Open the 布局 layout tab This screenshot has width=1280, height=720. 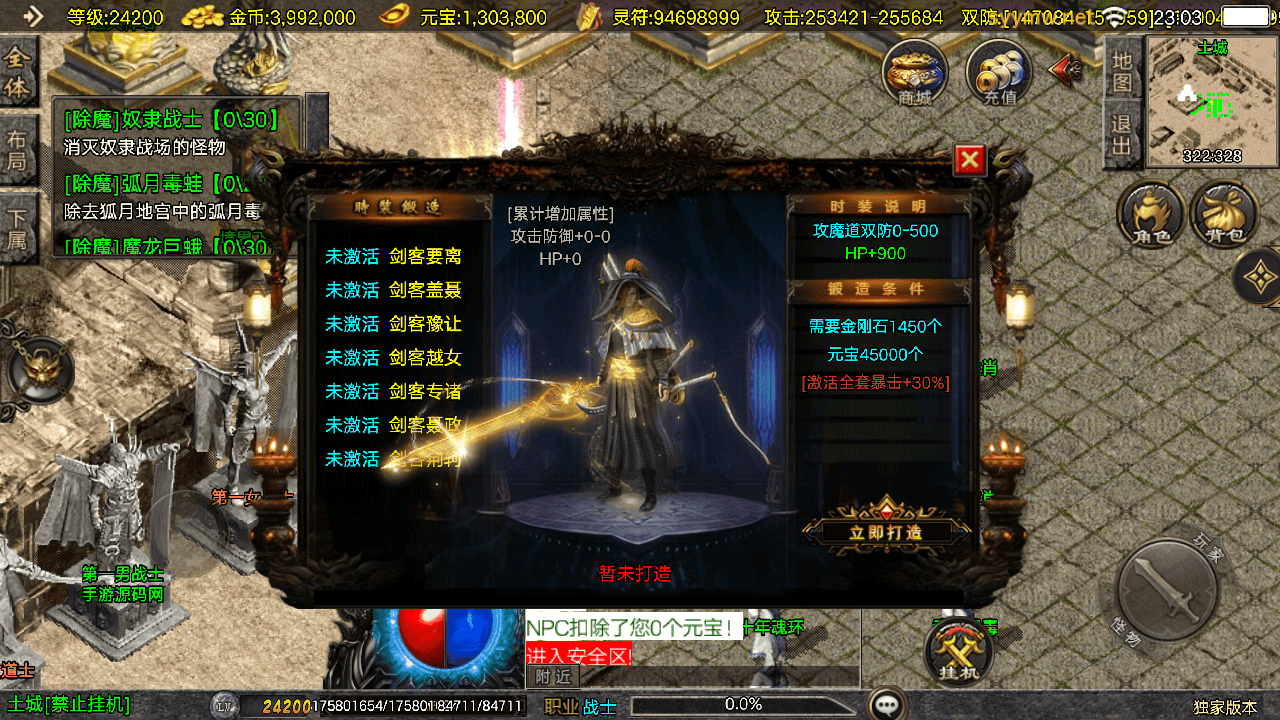[17, 152]
